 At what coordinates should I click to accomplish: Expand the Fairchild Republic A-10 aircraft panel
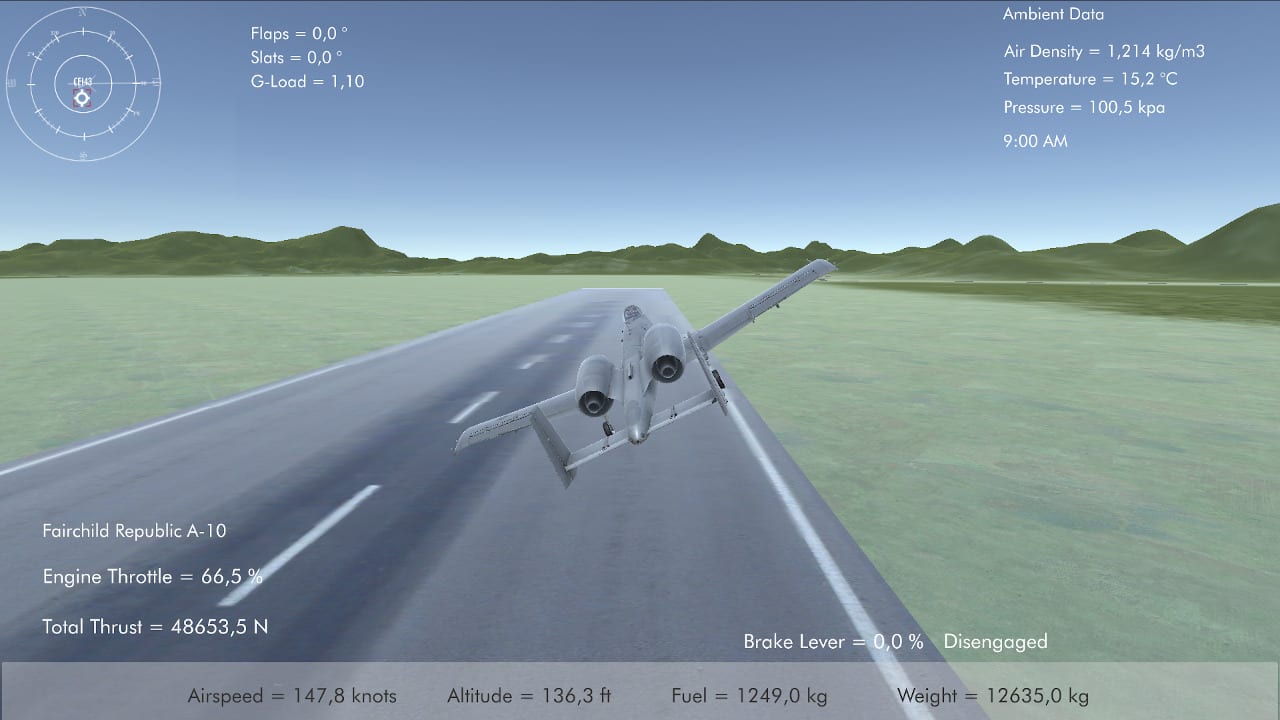point(135,531)
